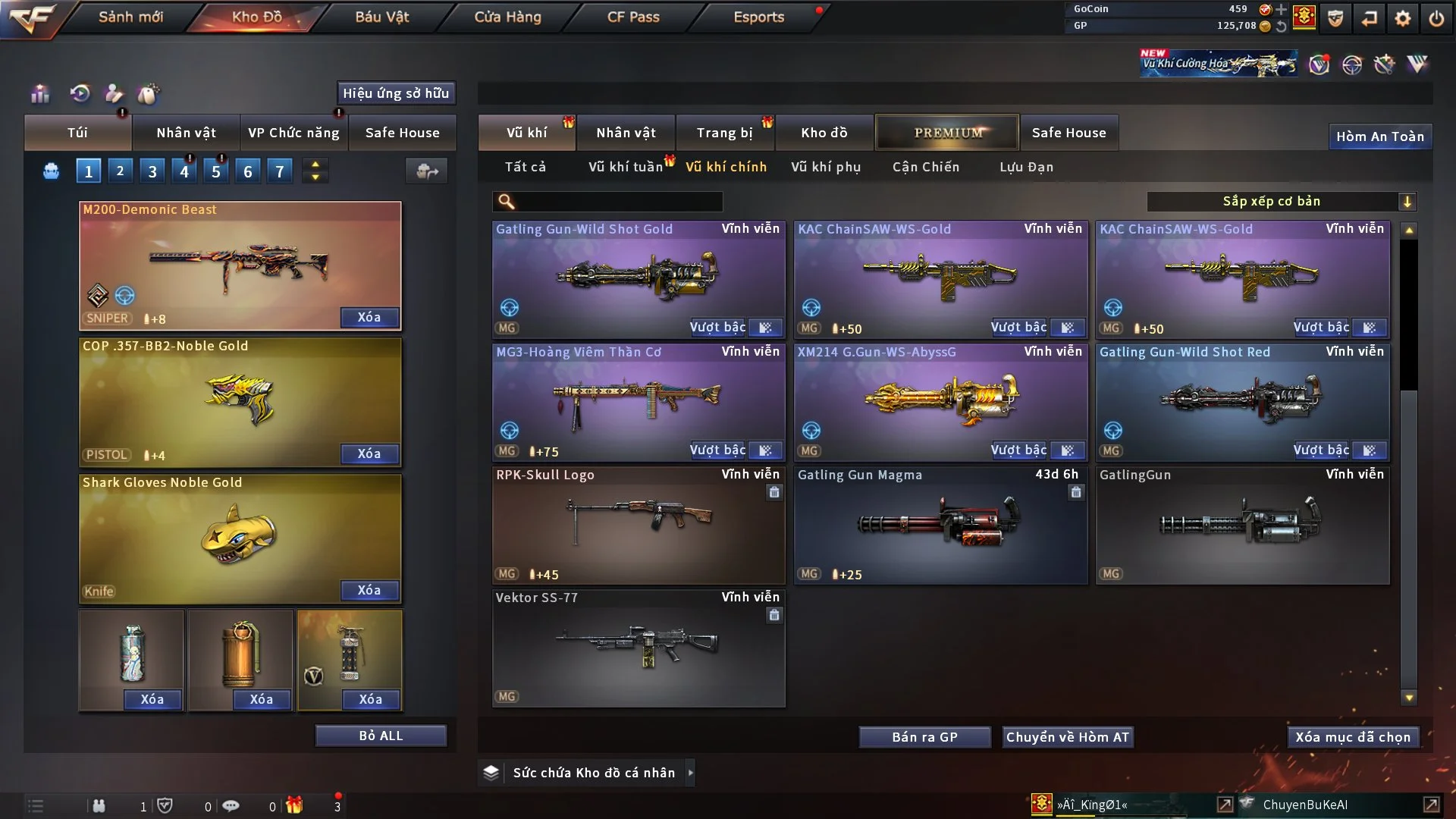The image size is (1456, 819).
Task: Choose the Gatling Gun Magma item
Action: [940, 525]
